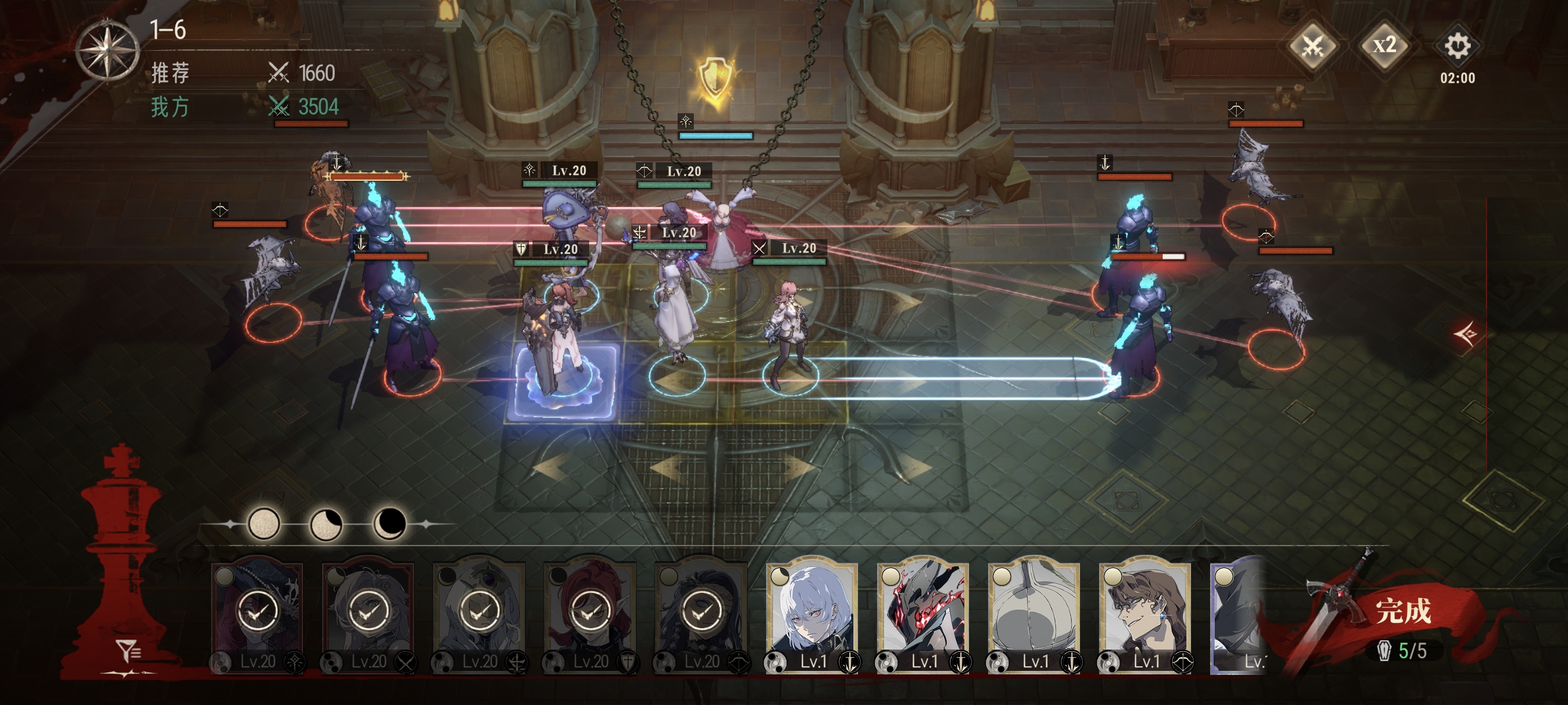Confirm the lineup with the 完成 button

point(1400,611)
